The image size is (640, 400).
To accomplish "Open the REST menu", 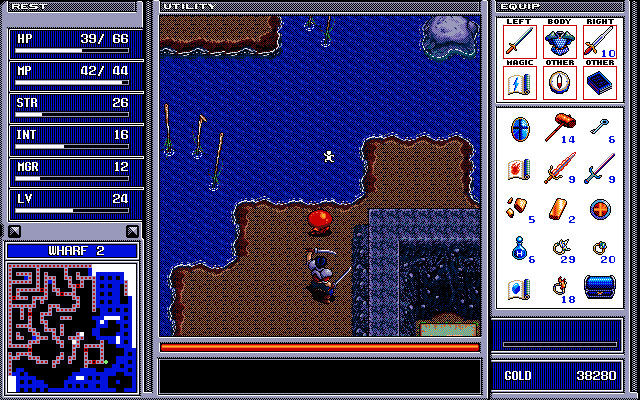I will 29,6.
